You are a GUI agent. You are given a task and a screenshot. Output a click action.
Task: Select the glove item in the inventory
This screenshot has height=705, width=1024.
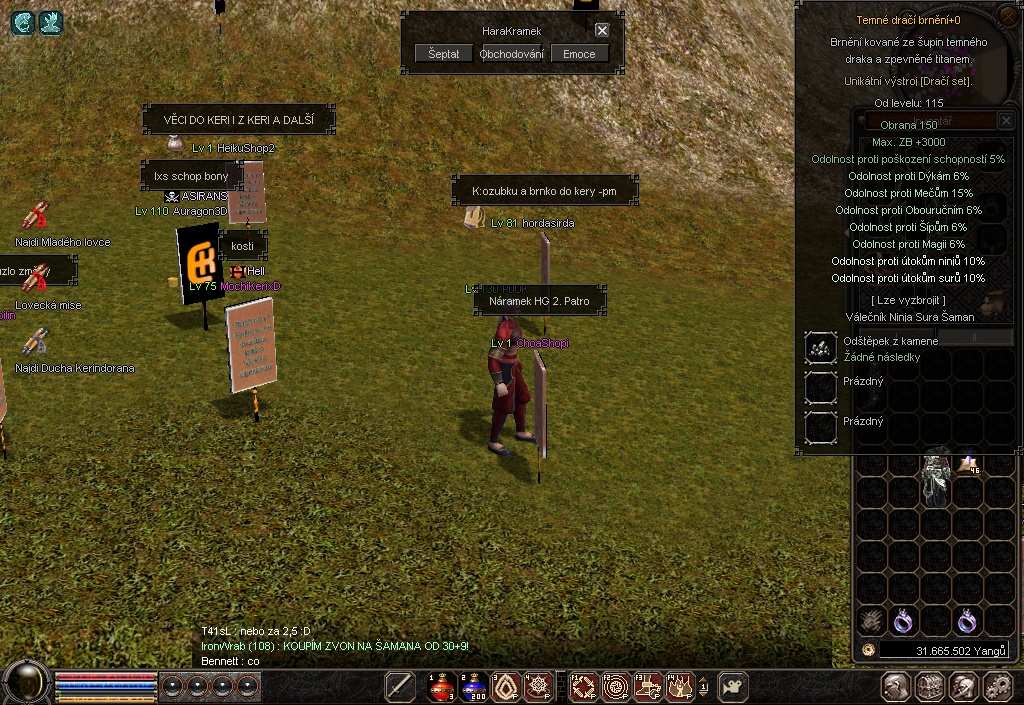click(872, 621)
